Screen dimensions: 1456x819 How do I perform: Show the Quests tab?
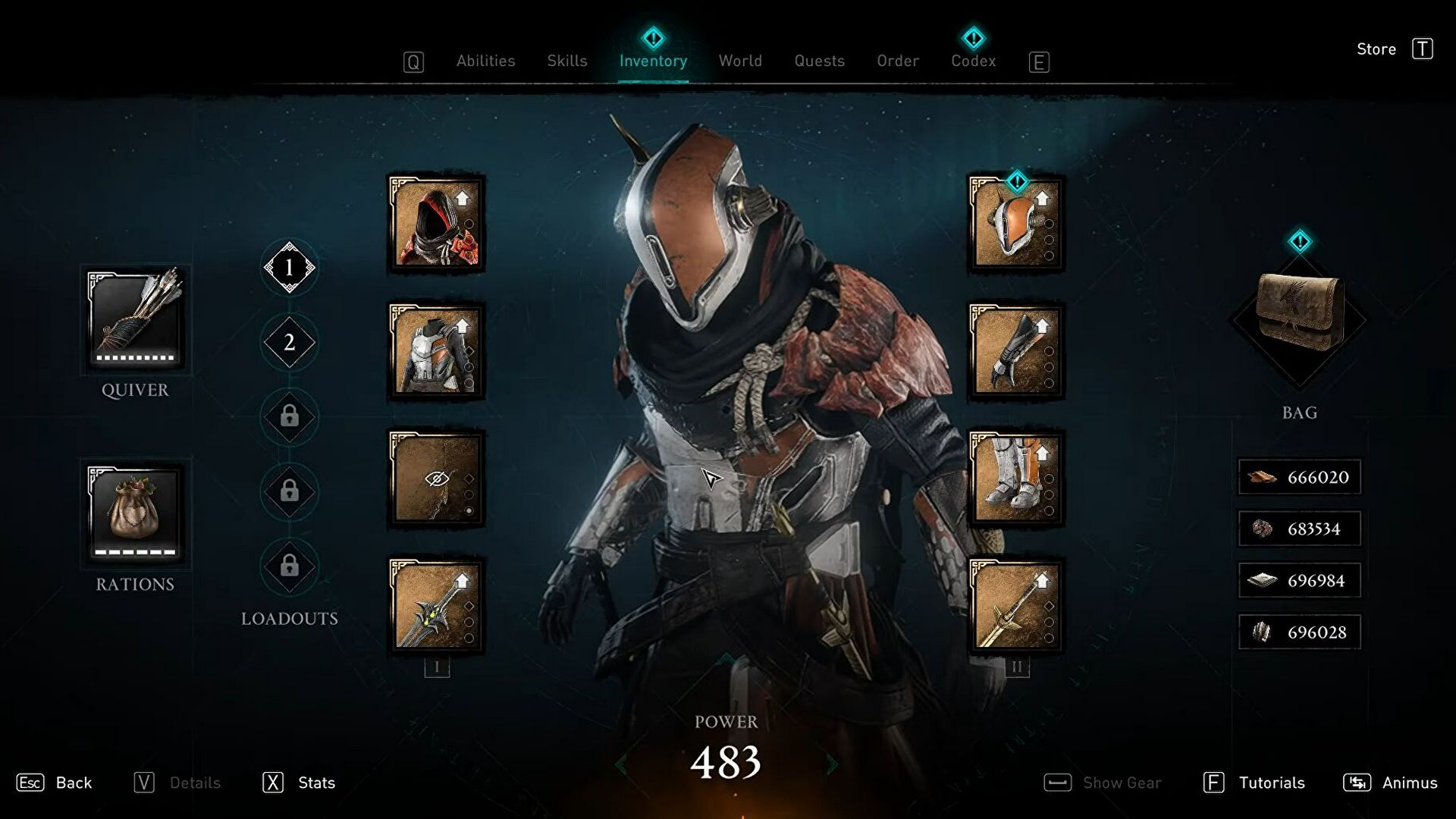[x=819, y=61]
